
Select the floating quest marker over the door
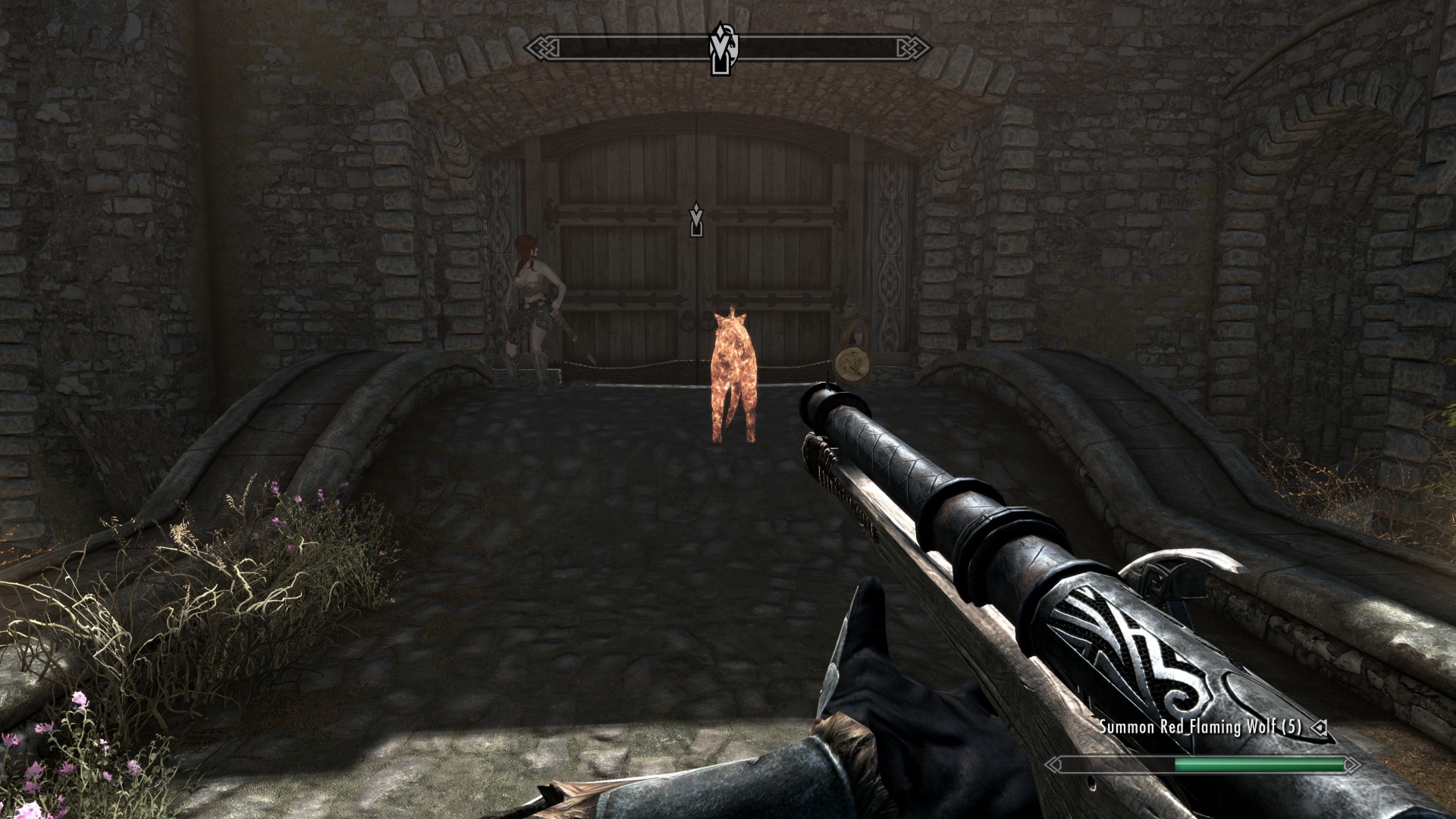695,219
